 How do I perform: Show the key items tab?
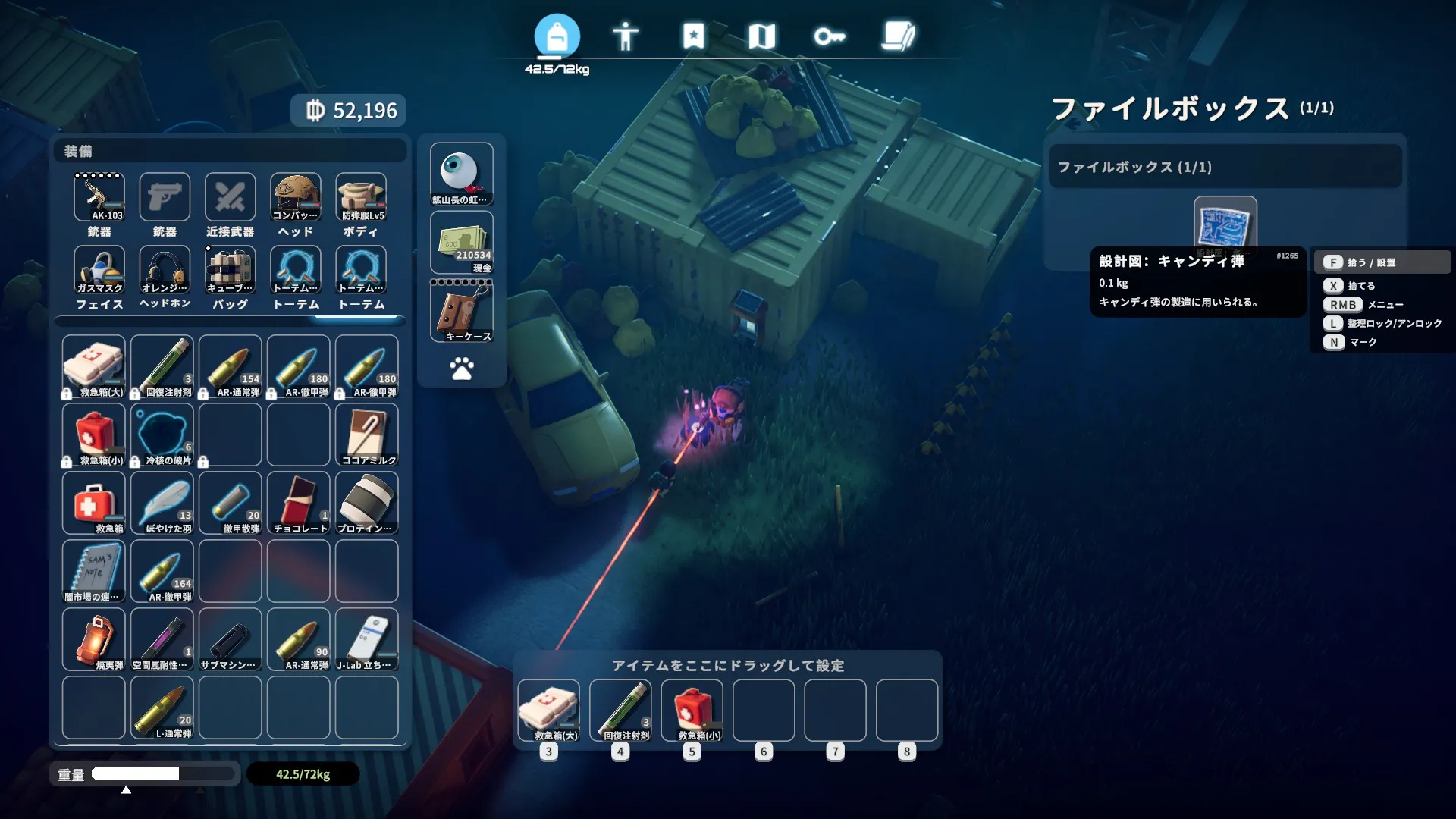[x=830, y=36]
